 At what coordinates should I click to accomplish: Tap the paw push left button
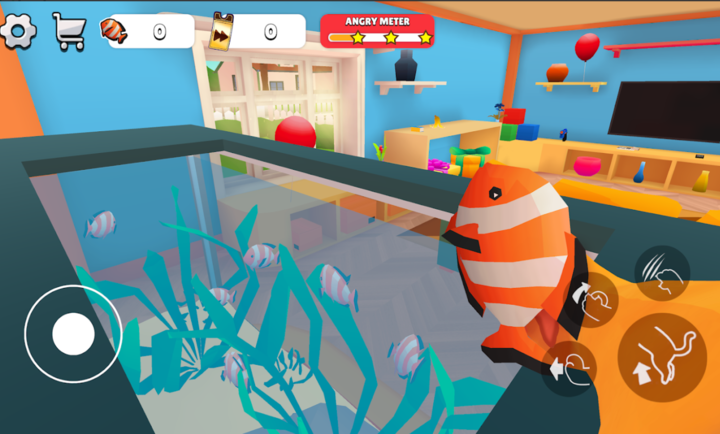click(568, 369)
